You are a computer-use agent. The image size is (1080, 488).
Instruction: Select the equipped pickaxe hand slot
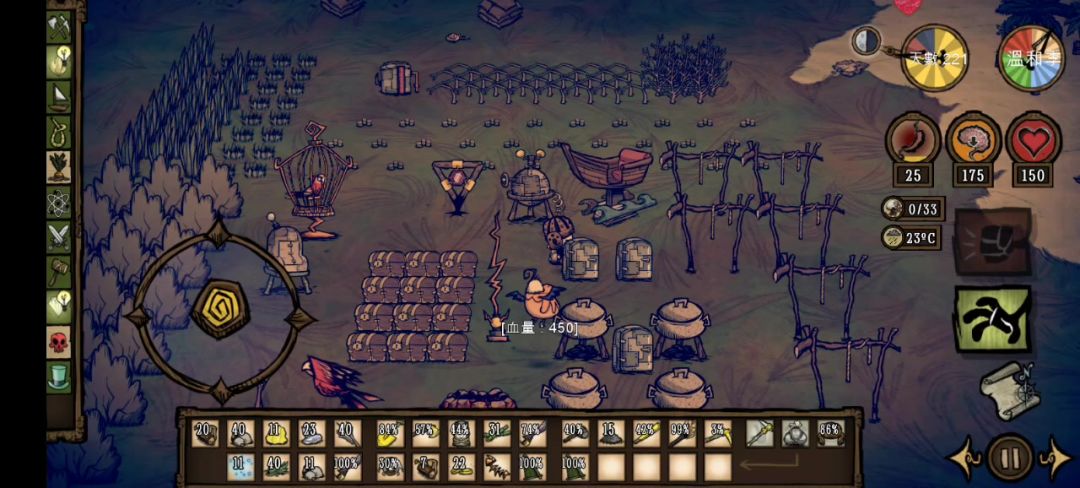click(x=759, y=434)
